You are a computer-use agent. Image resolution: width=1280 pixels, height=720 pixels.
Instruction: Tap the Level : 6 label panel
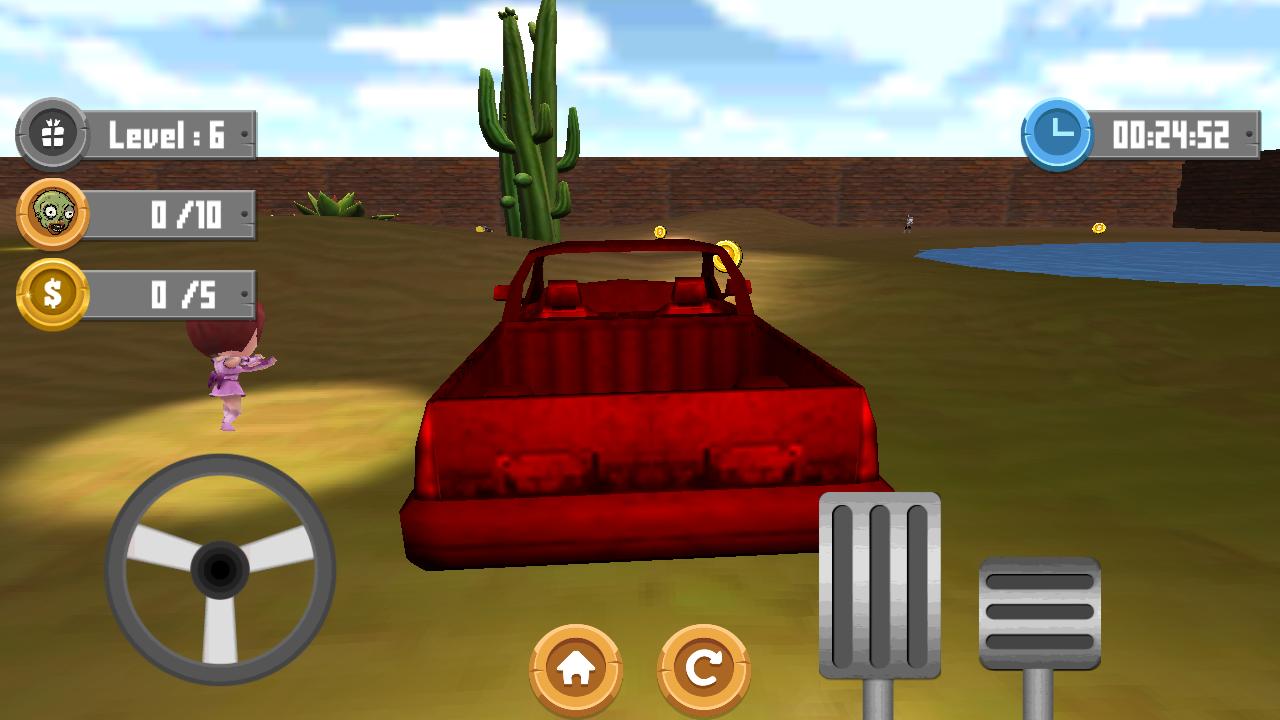pyautogui.click(x=165, y=133)
